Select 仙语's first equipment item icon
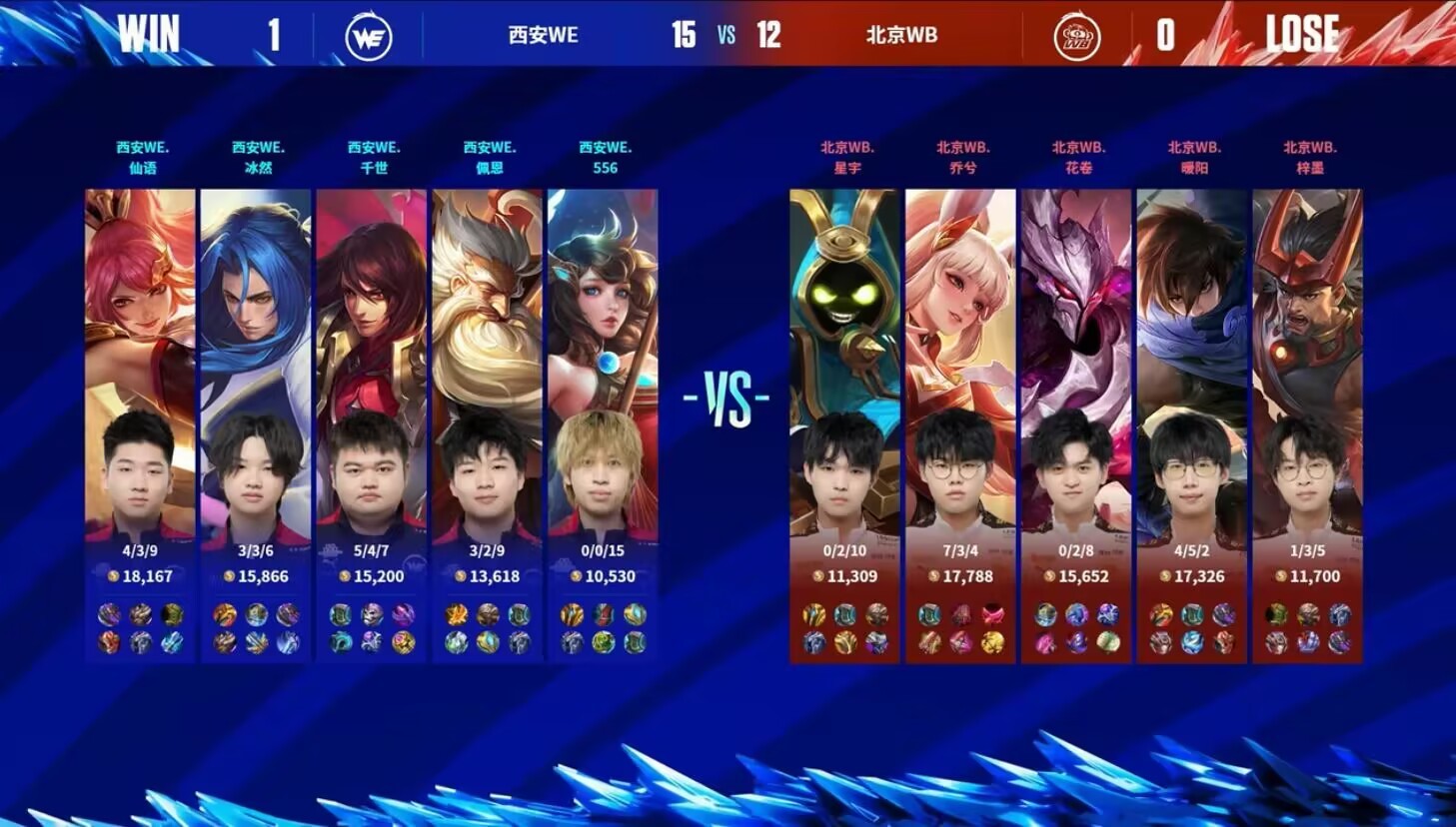Image resolution: width=1456 pixels, height=827 pixels. click(x=107, y=613)
